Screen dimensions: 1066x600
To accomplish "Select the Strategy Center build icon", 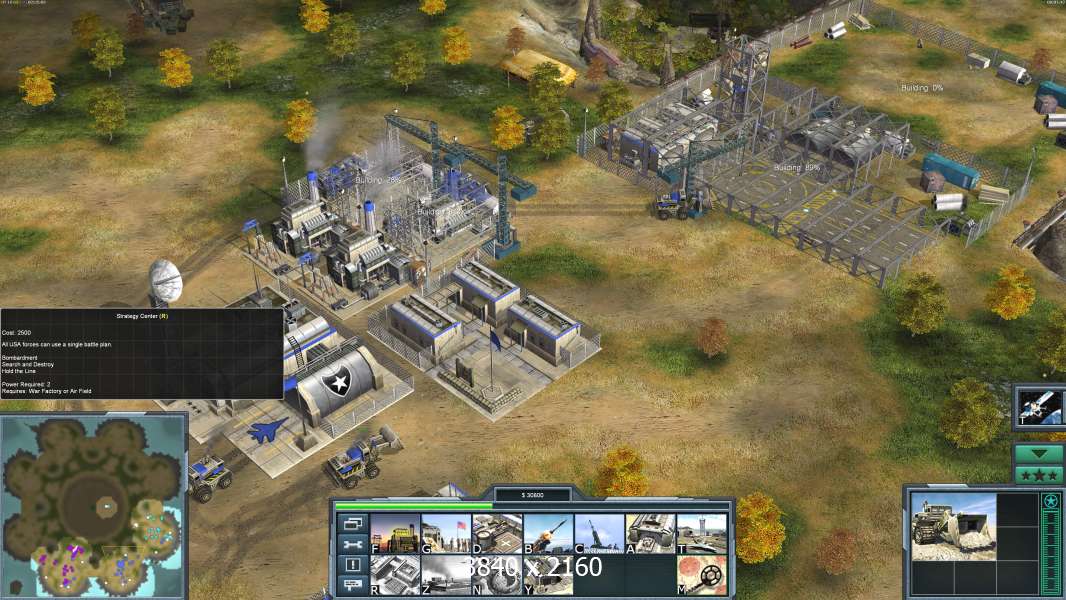I will click(x=395, y=575).
